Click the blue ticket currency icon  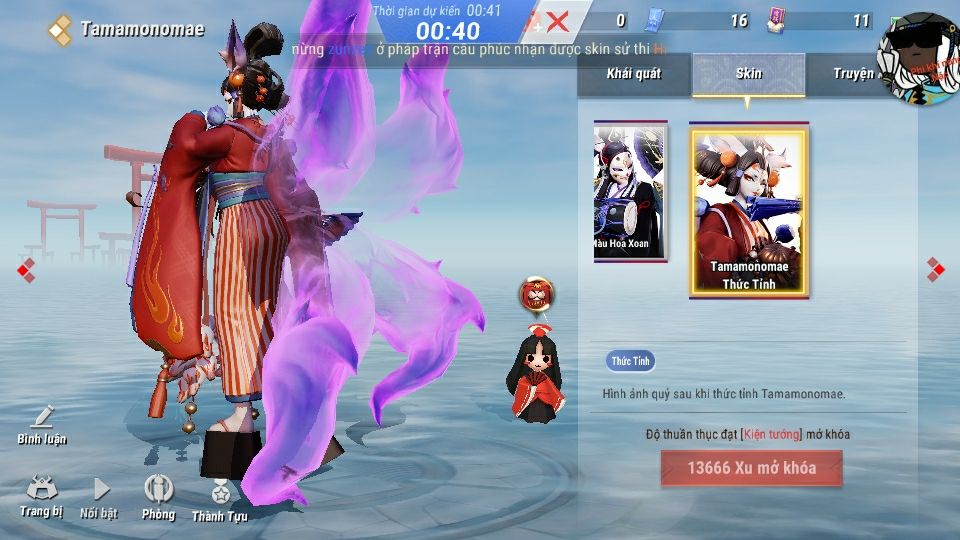(x=654, y=20)
